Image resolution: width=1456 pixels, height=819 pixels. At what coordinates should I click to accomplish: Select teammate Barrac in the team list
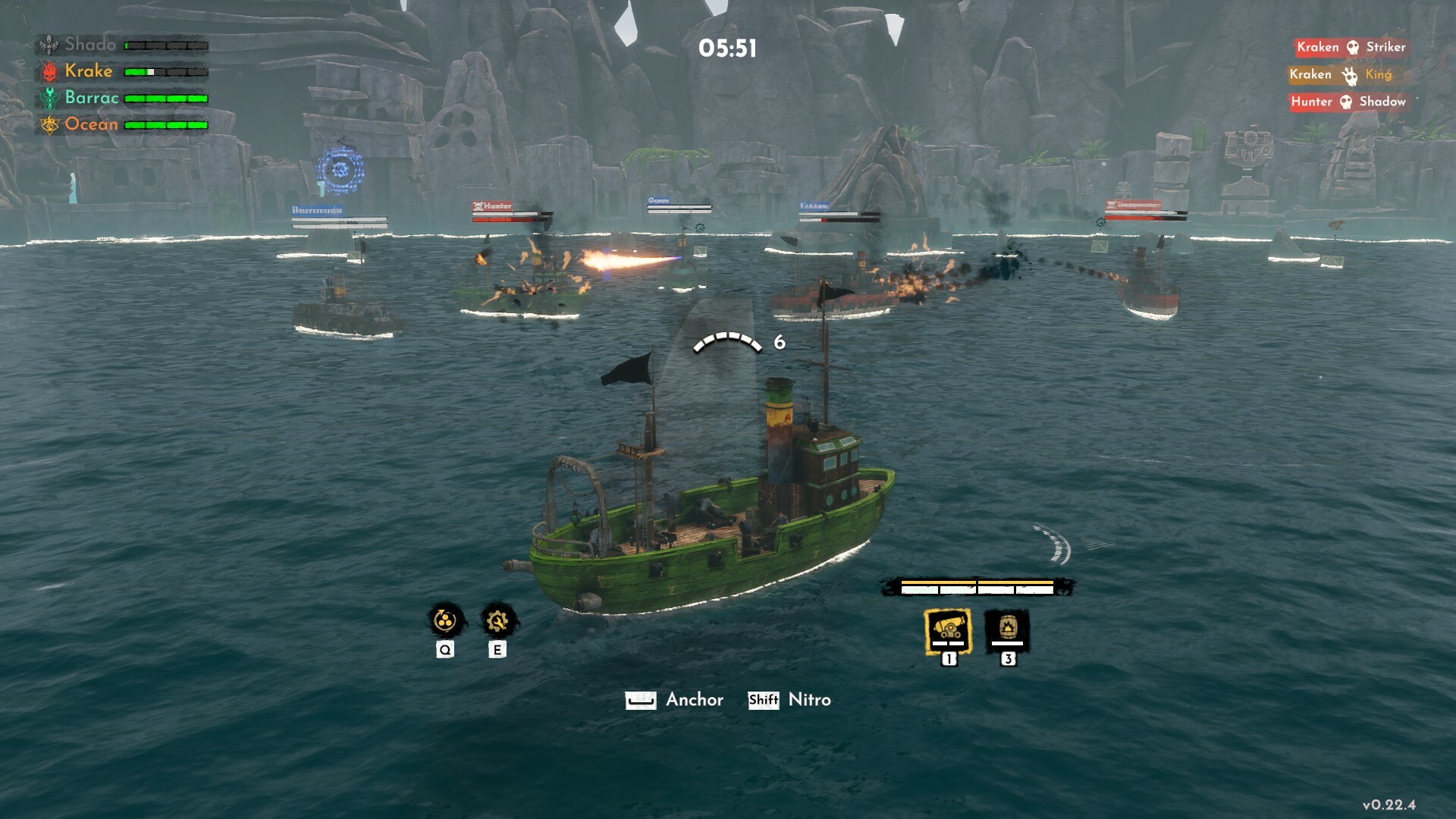[91, 98]
